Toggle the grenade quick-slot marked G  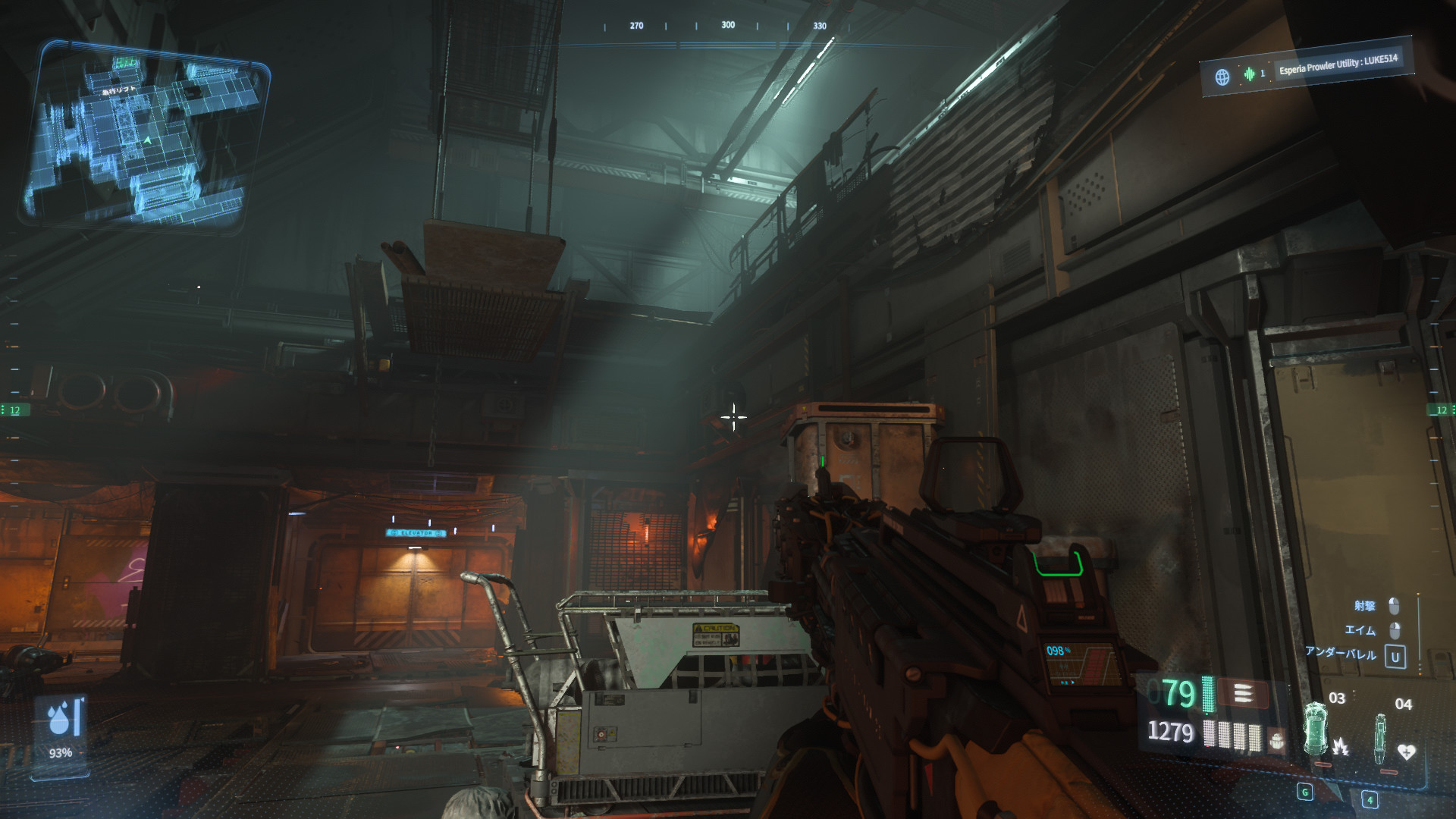click(1305, 793)
